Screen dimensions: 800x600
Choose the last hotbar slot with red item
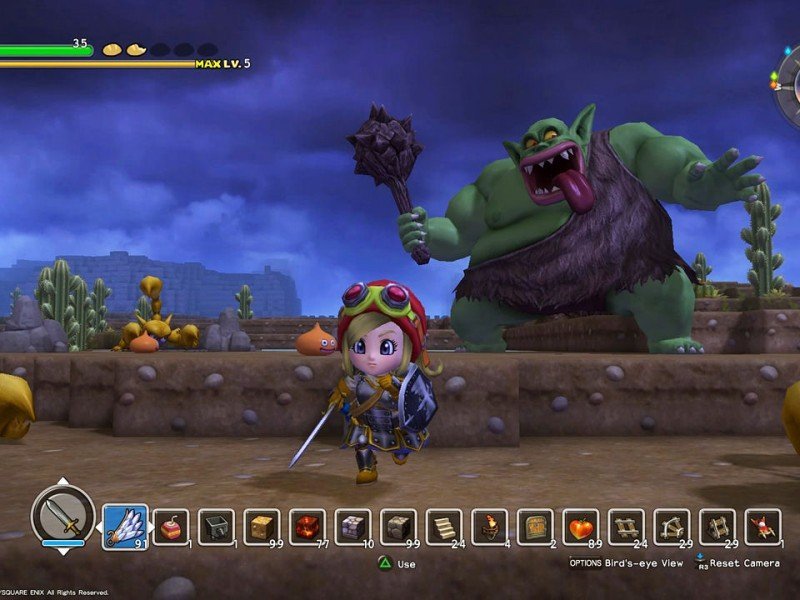[x=763, y=527]
